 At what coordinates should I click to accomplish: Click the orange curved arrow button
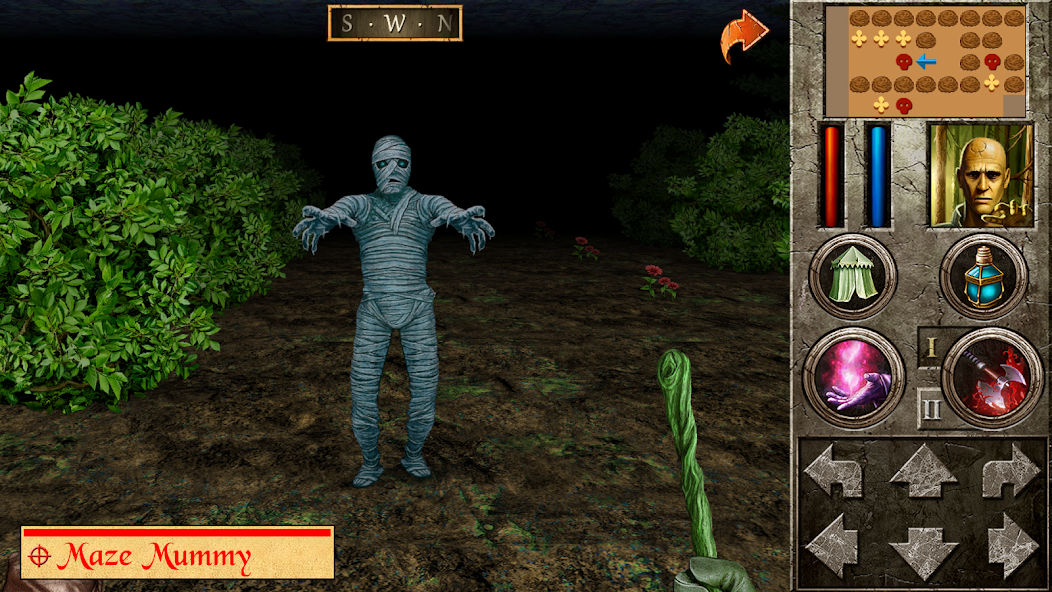743,37
